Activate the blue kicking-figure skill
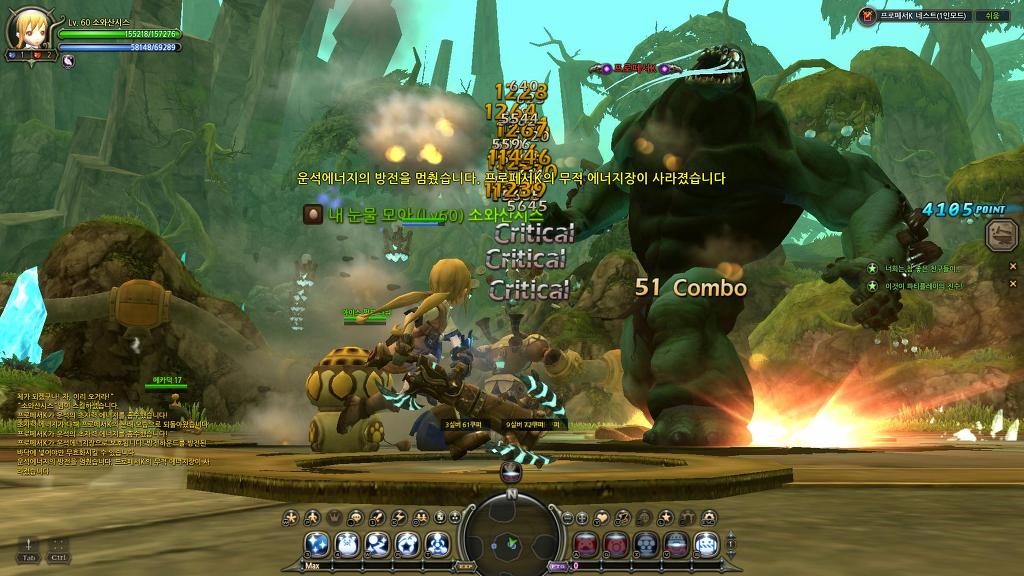The width and height of the screenshot is (1024, 576). [377, 544]
